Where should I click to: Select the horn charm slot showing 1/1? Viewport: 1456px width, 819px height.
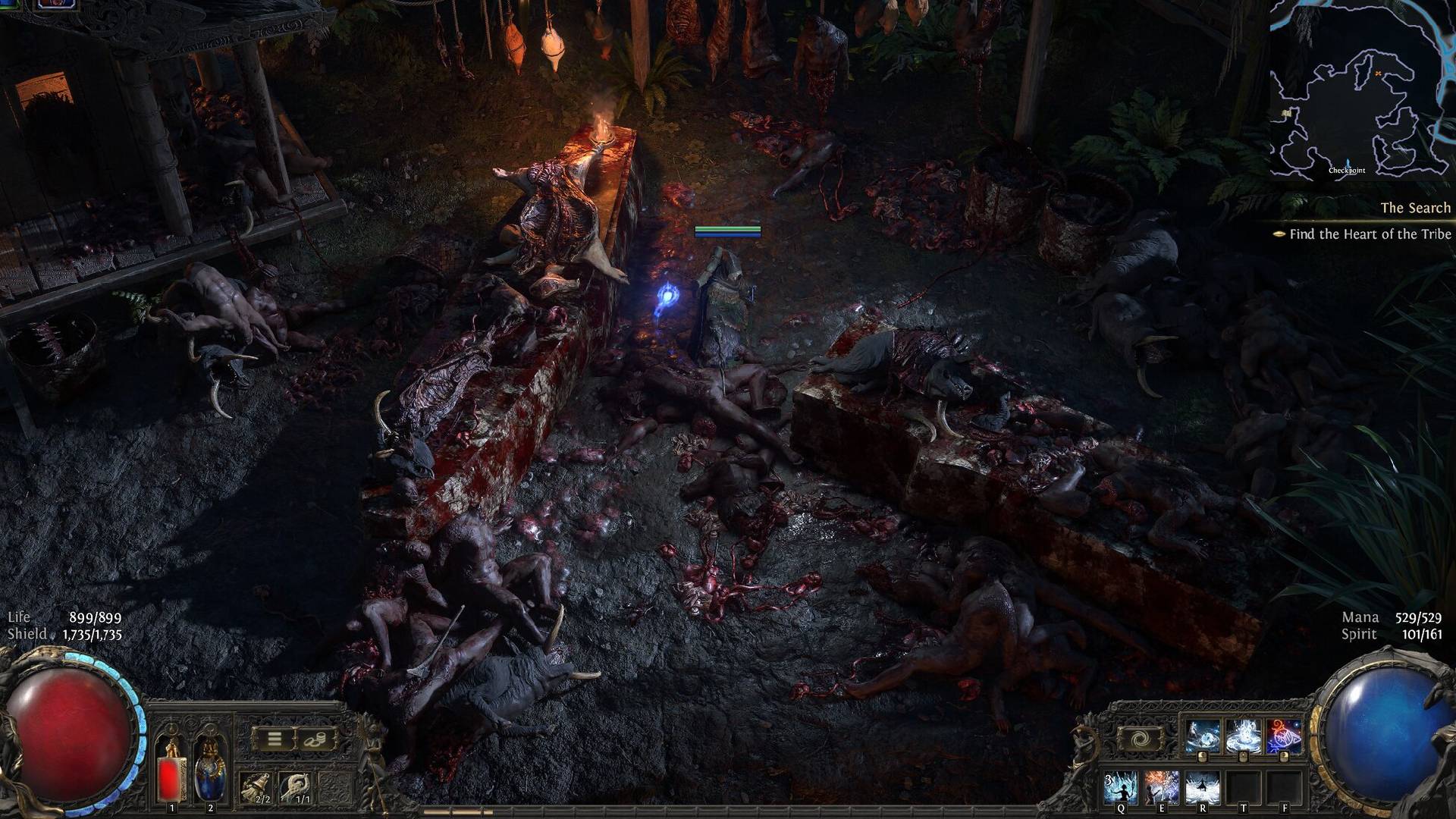(296, 788)
